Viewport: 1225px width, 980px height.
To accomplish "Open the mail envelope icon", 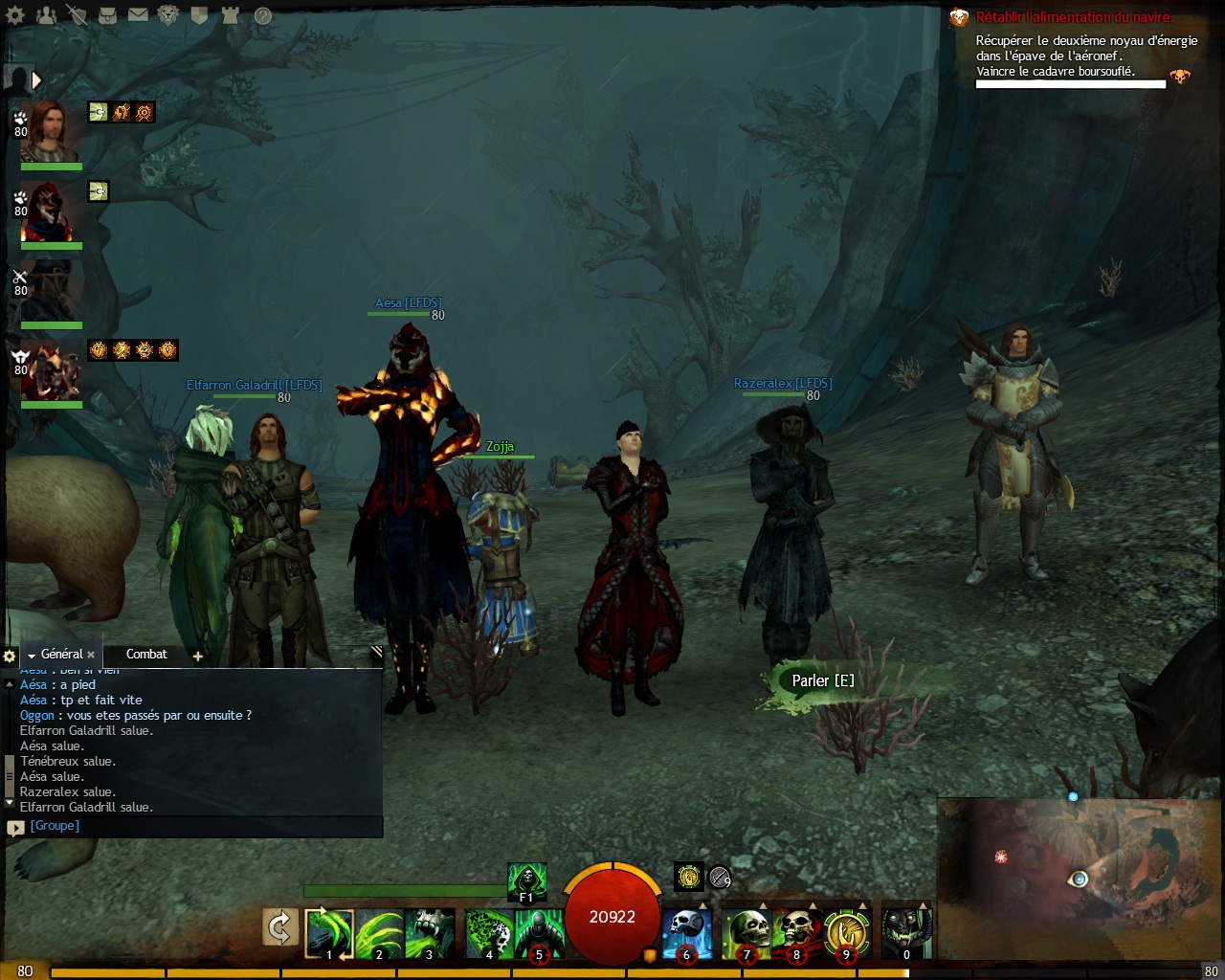I will (x=138, y=14).
